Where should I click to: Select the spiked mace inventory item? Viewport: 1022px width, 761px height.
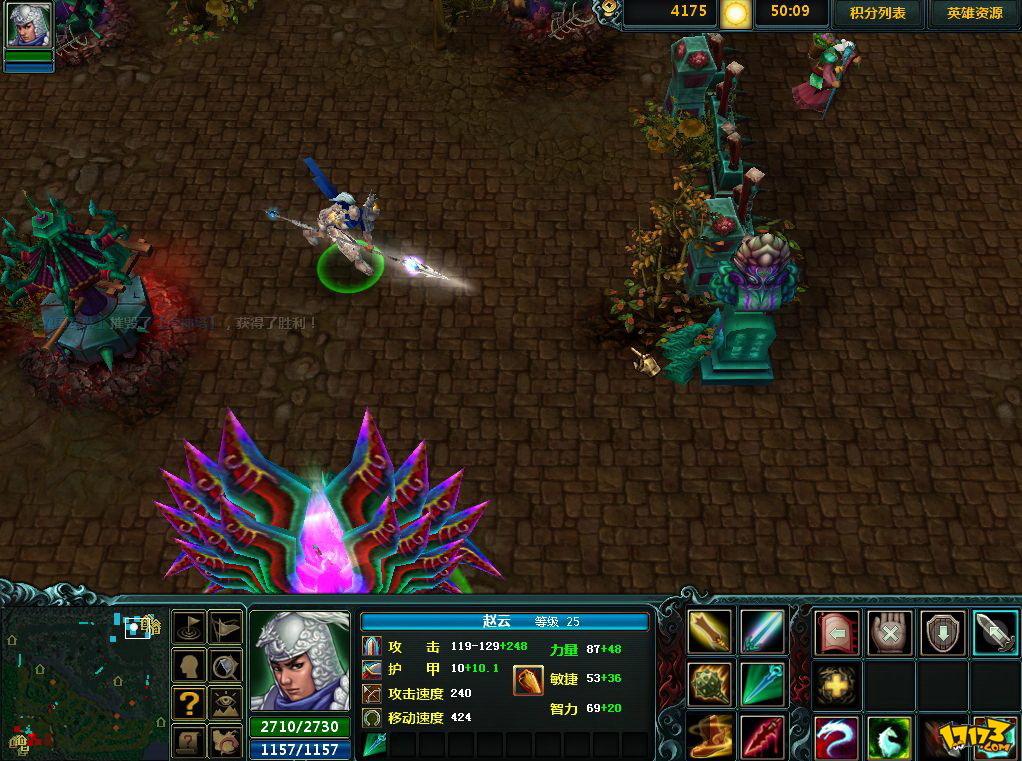pos(709,684)
